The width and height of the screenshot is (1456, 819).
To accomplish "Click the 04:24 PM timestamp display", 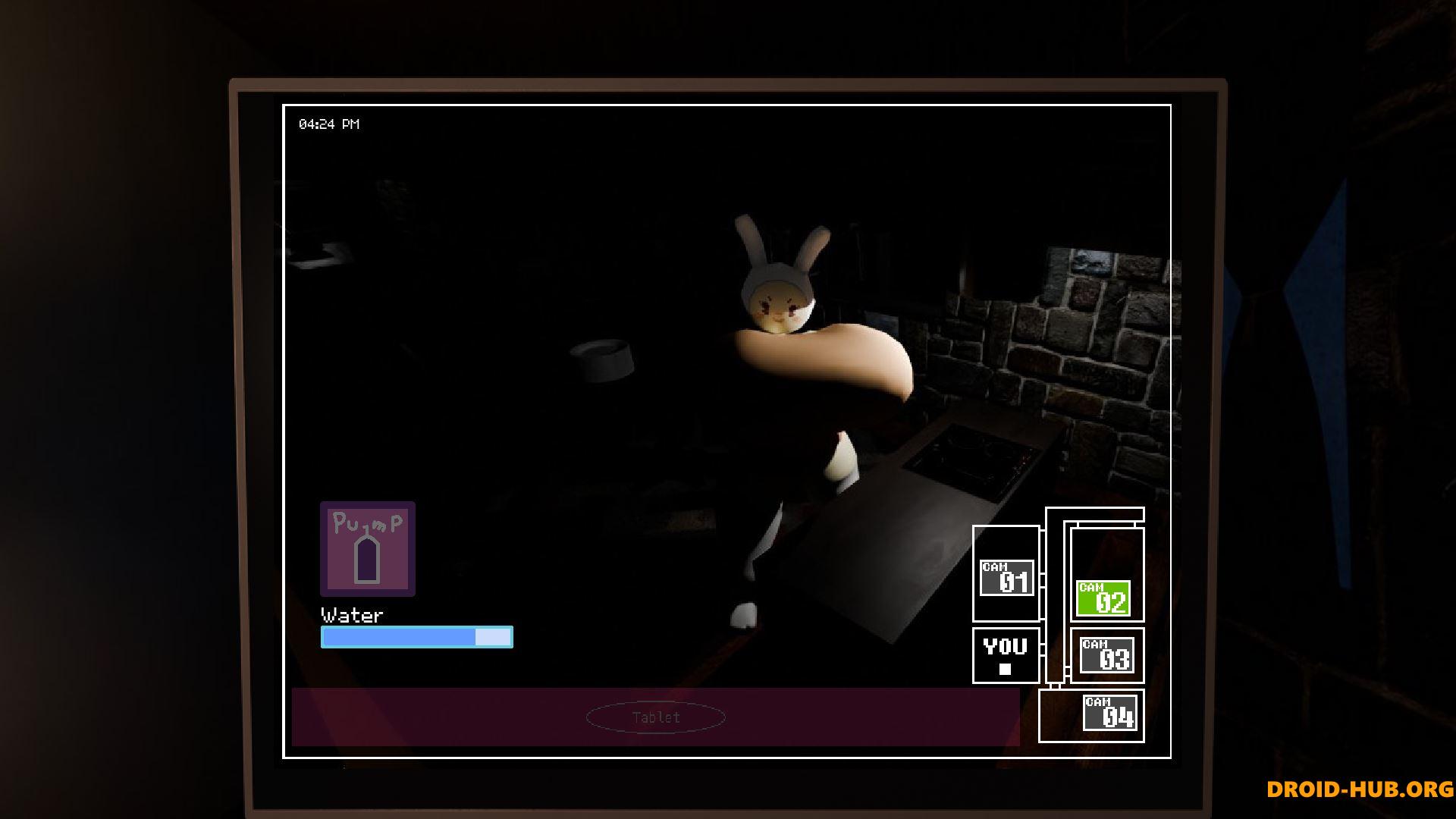I will coord(329,123).
